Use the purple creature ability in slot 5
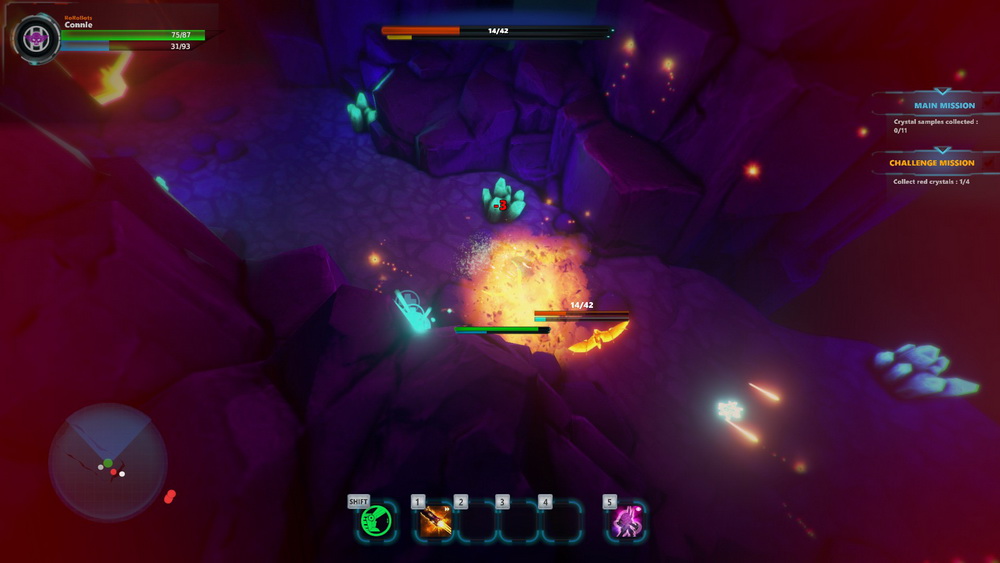Image resolution: width=1000 pixels, height=563 pixels. 627,521
